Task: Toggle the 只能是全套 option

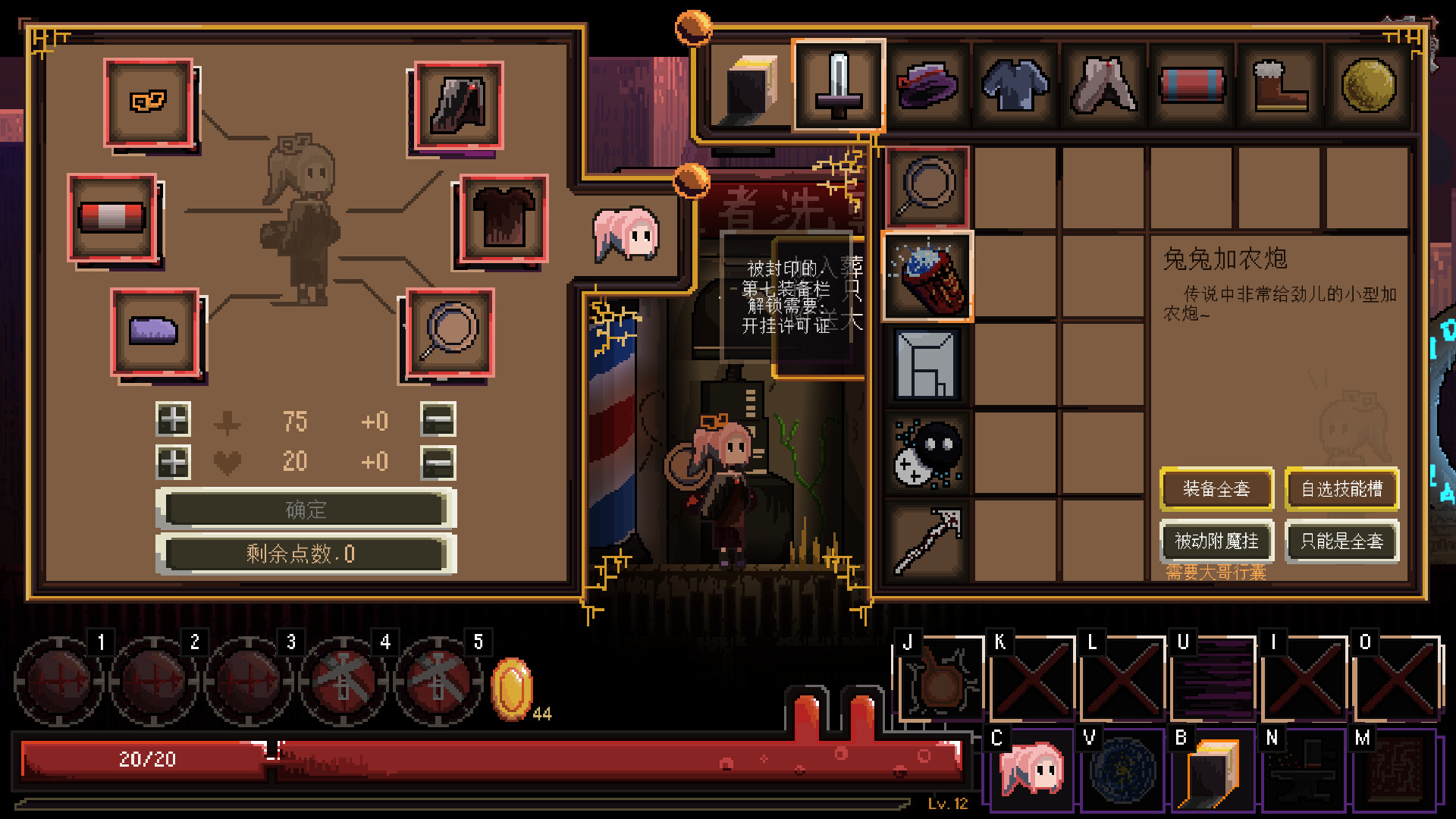Action: pos(1341,541)
